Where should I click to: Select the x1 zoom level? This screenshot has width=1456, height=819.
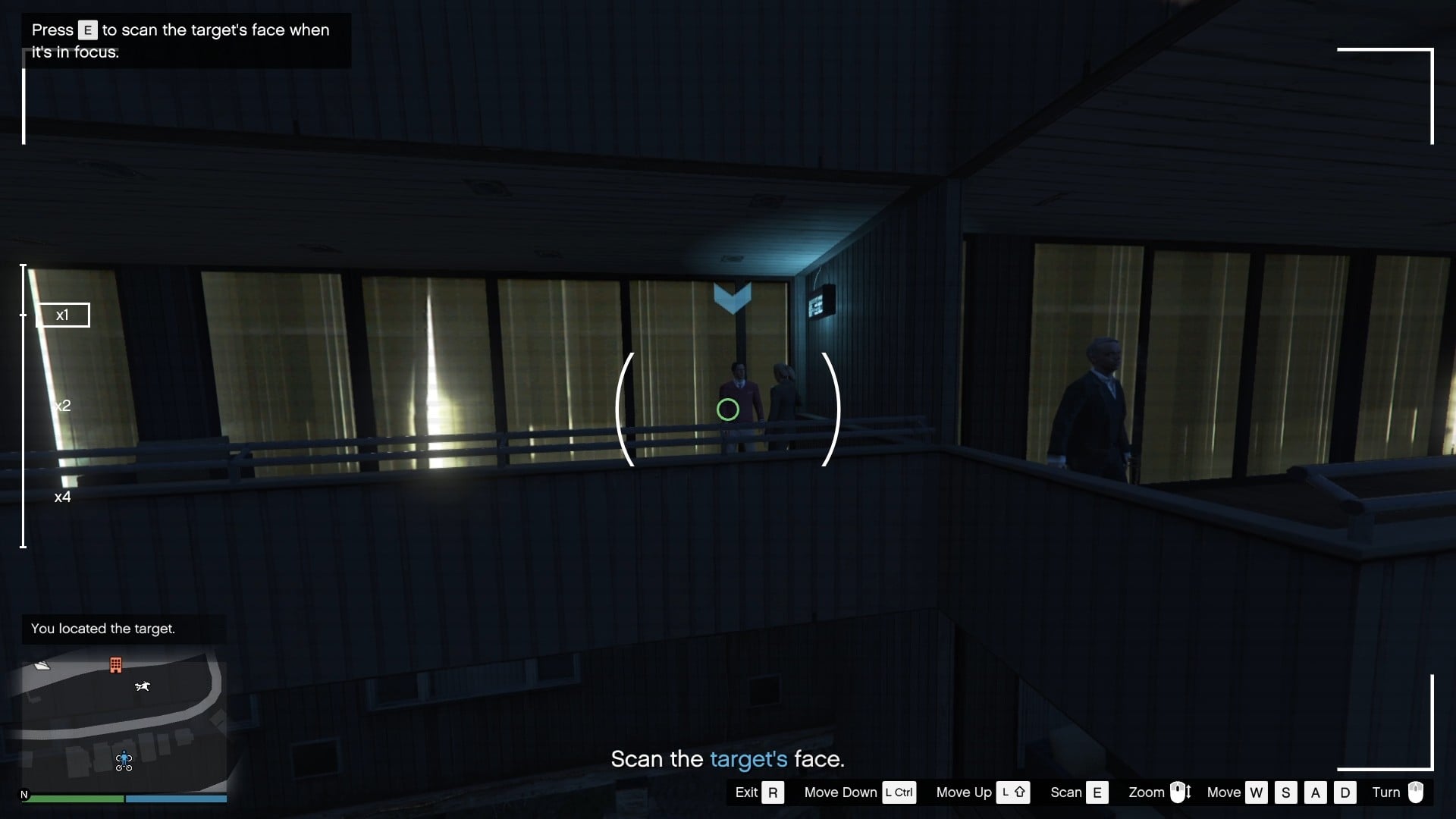coord(63,315)
